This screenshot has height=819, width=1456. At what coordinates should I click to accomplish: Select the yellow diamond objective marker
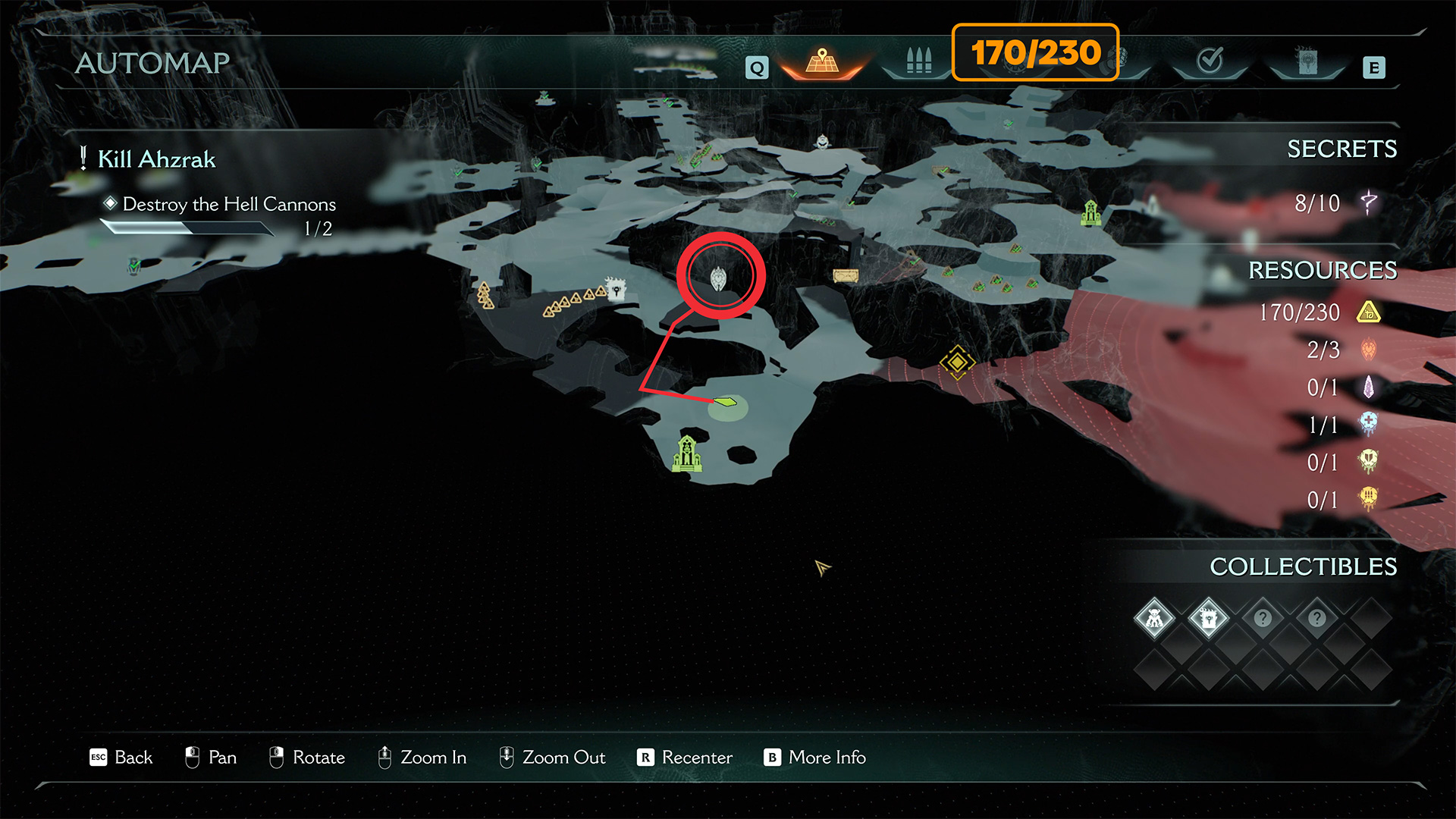pyautogui.click(x=957, y=362)
